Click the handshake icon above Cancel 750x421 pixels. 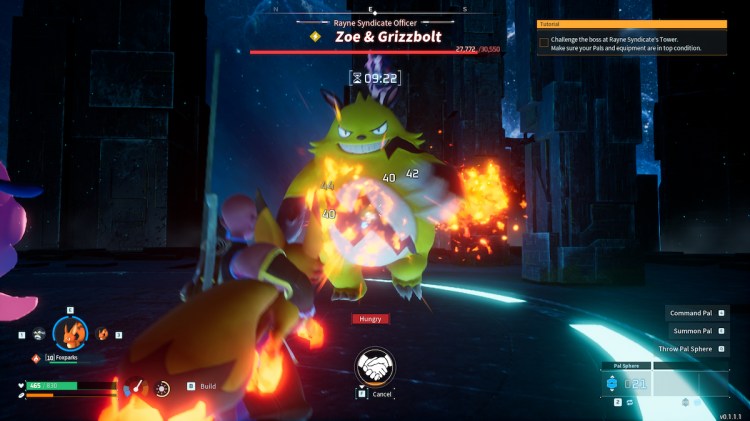click(x=376, y=366)
